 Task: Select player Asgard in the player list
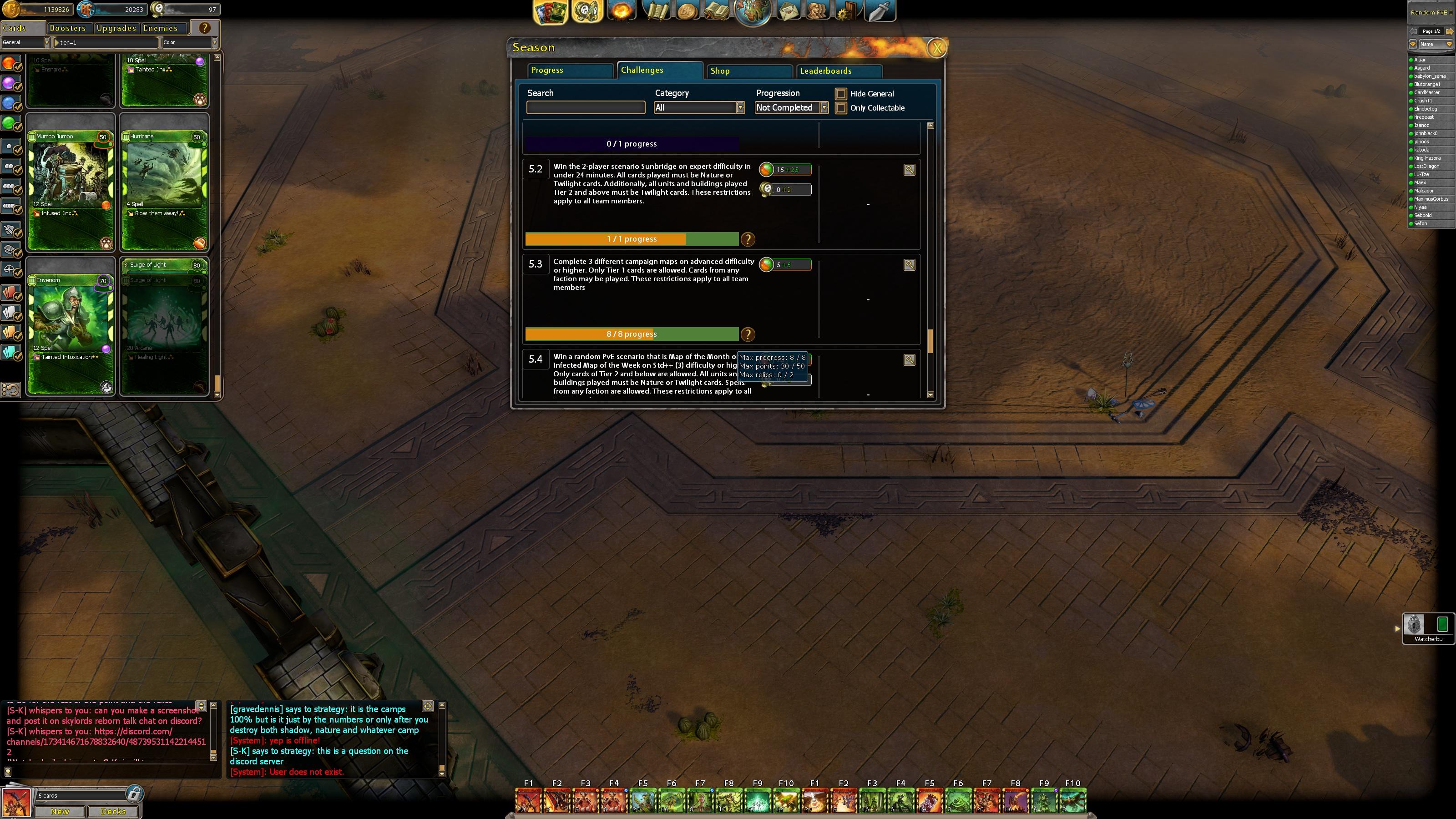point(1422,68)
